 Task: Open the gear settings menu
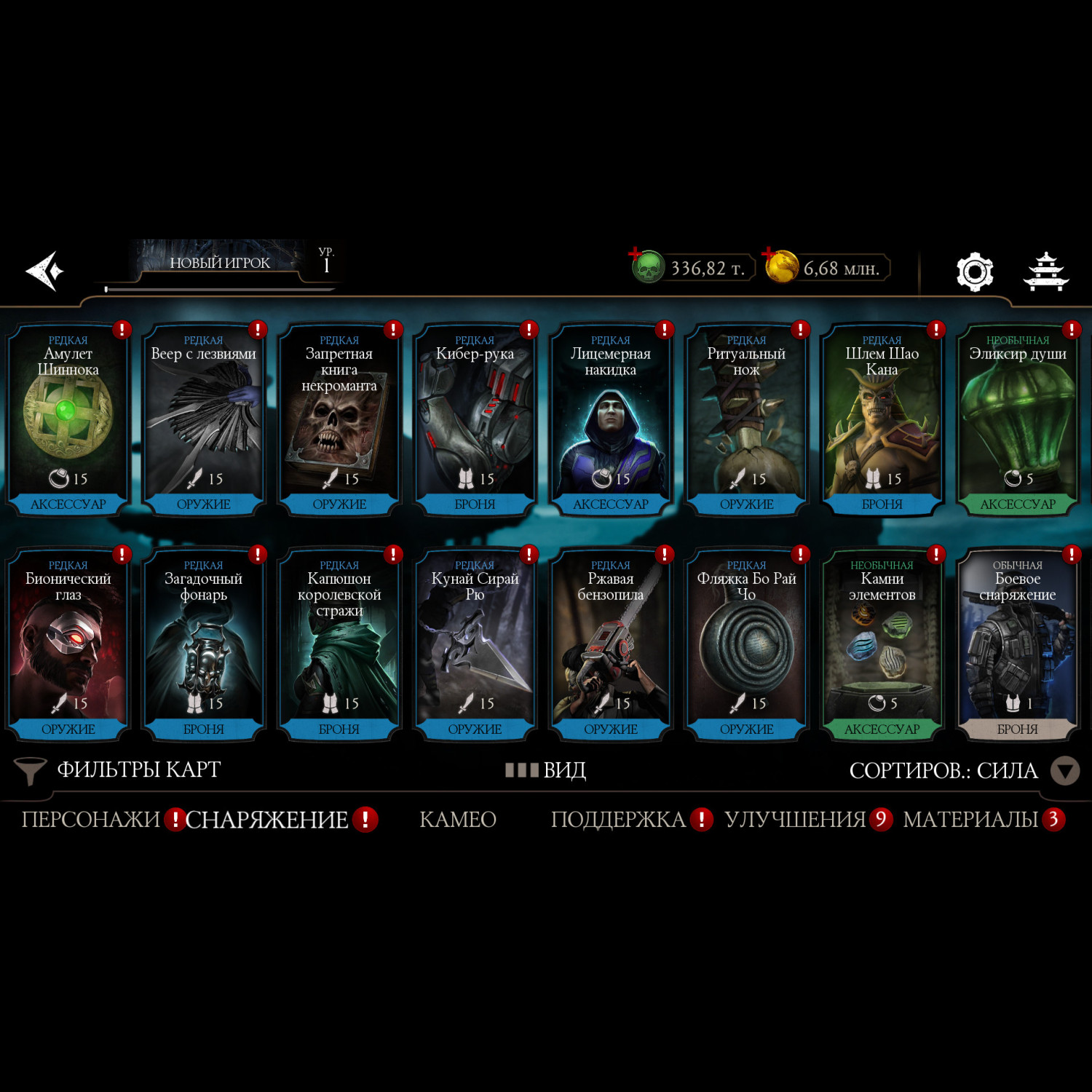pos(974,272)
